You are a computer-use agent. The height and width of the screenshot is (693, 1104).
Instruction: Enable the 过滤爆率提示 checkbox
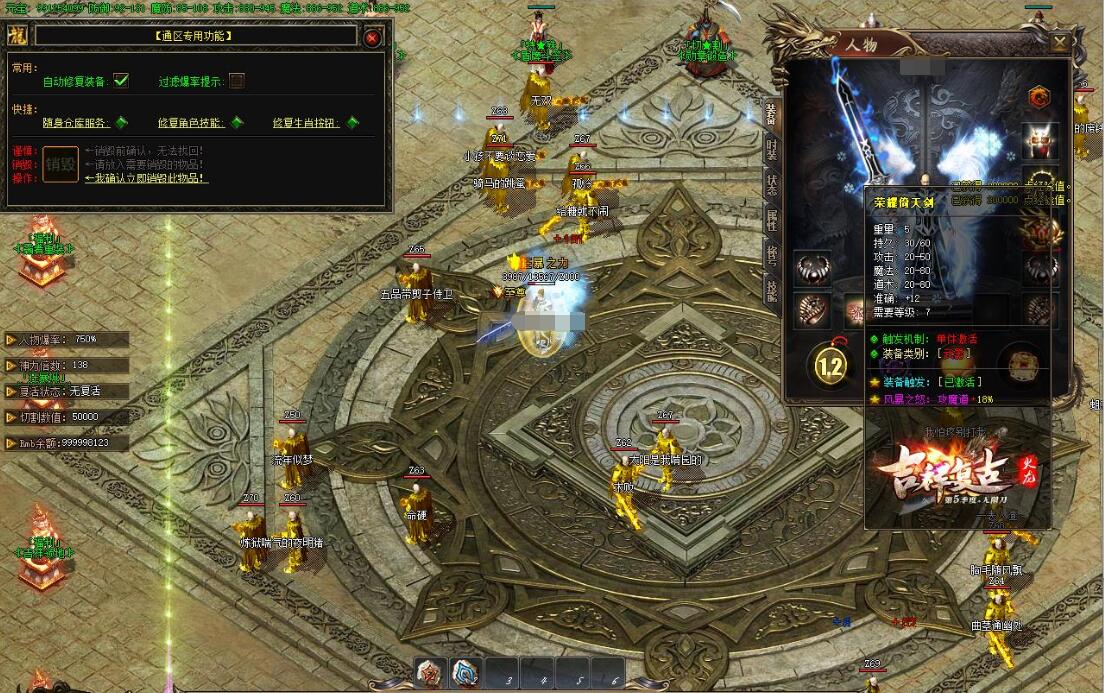[x=237, y=81]
